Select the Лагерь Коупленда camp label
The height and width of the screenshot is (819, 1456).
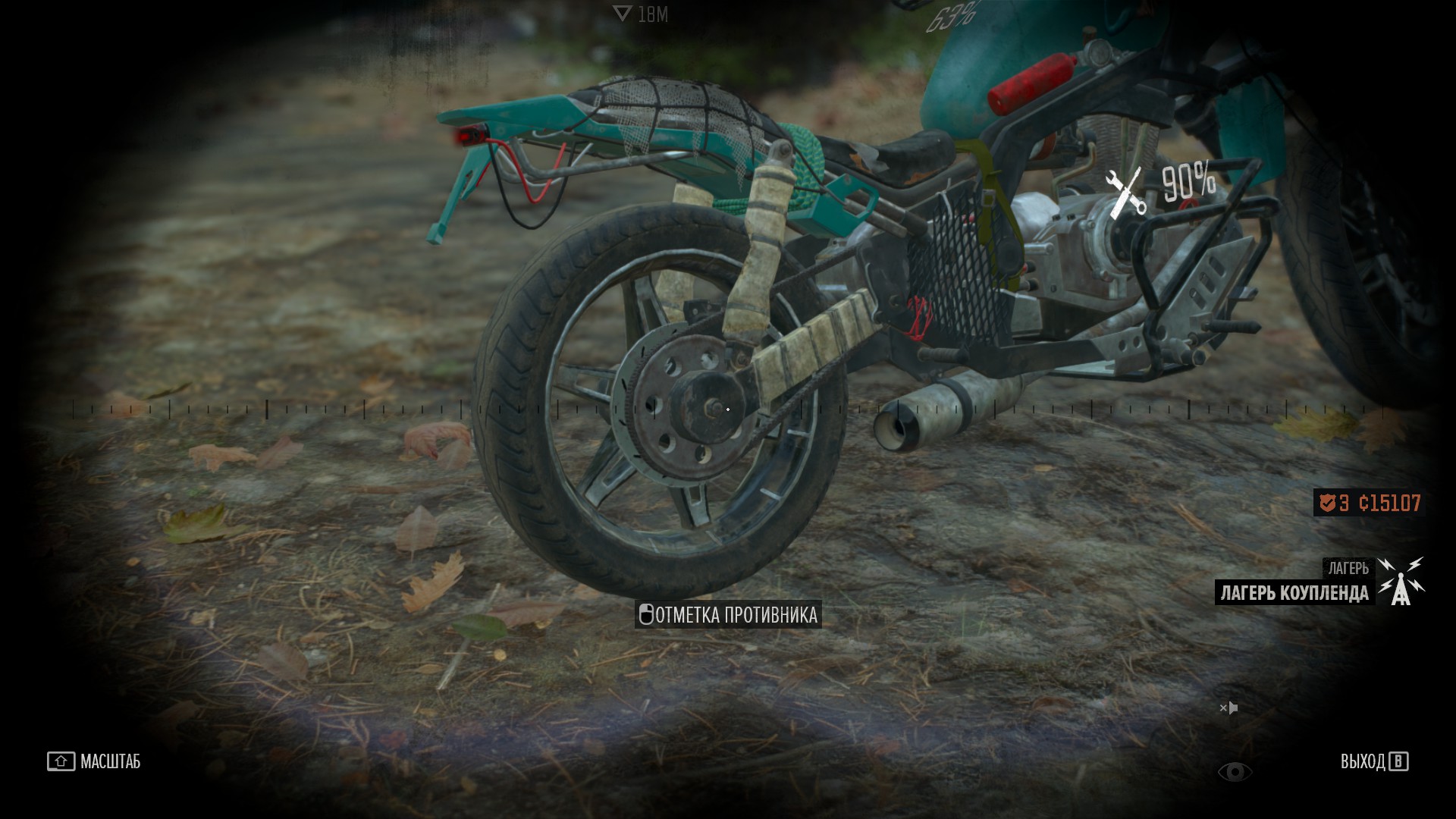pyautogui.click(x=1294, y=593)
